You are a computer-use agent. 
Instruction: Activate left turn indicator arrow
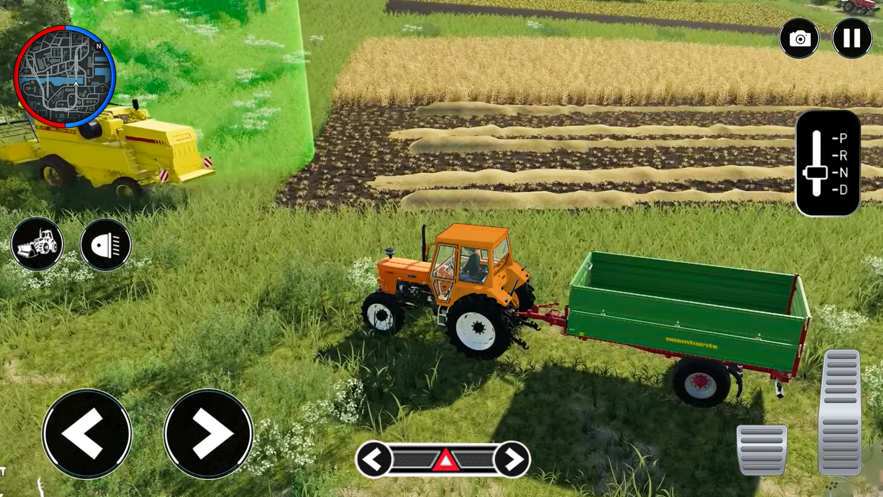(374, 459)
